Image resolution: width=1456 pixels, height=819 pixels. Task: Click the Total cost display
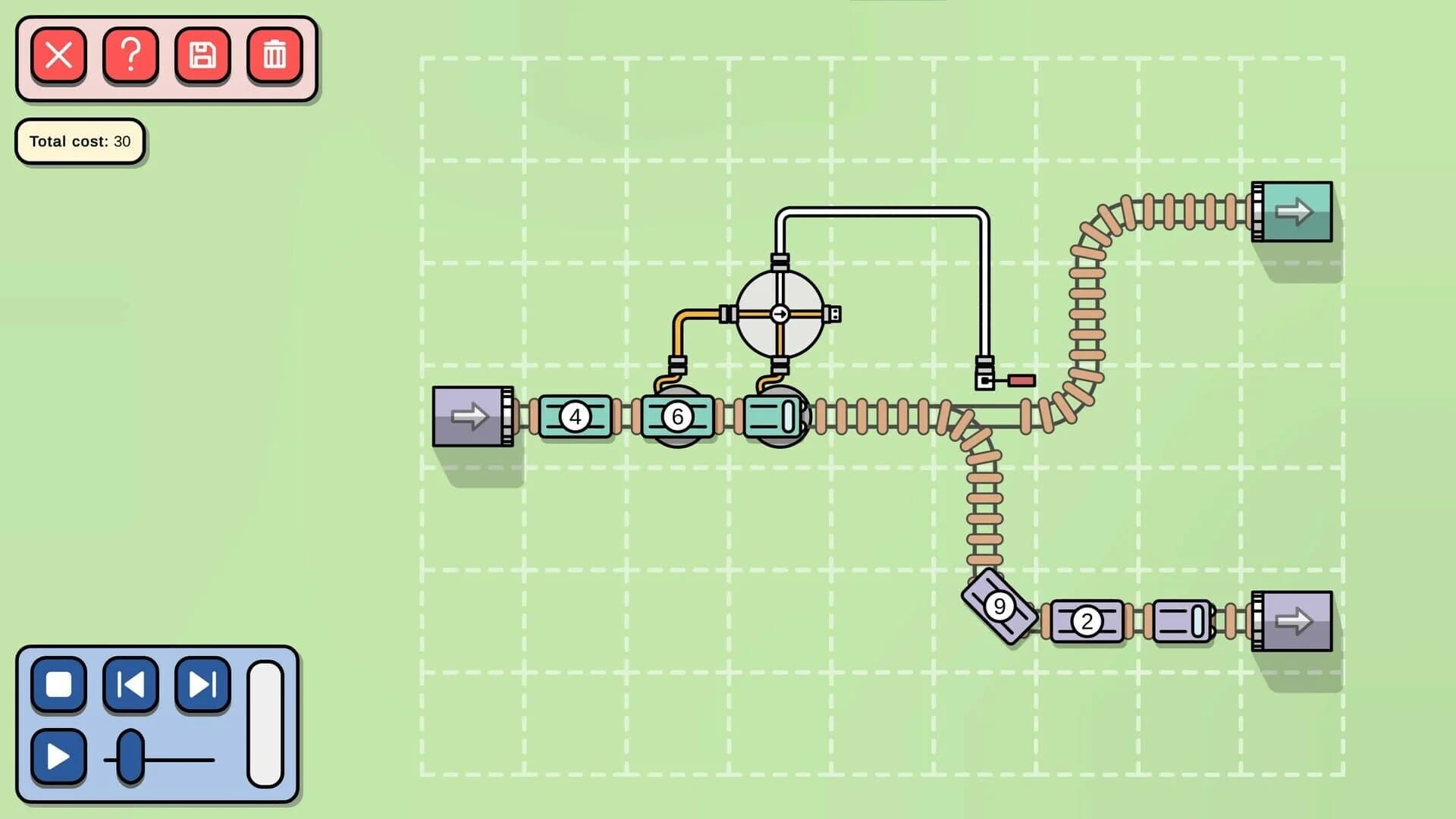point(80,141)
